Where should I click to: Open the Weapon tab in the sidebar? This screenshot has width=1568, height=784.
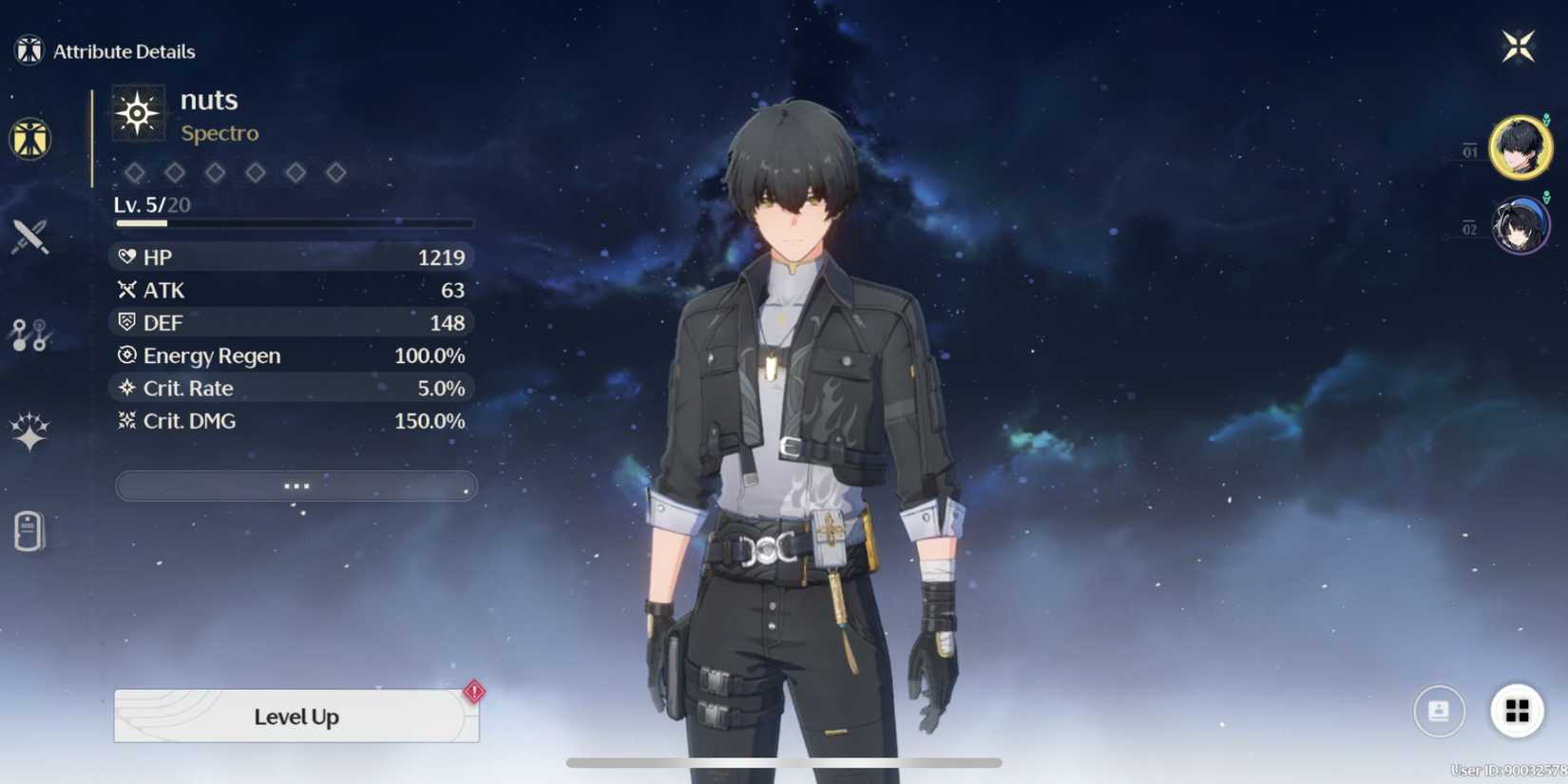(29, 236)
